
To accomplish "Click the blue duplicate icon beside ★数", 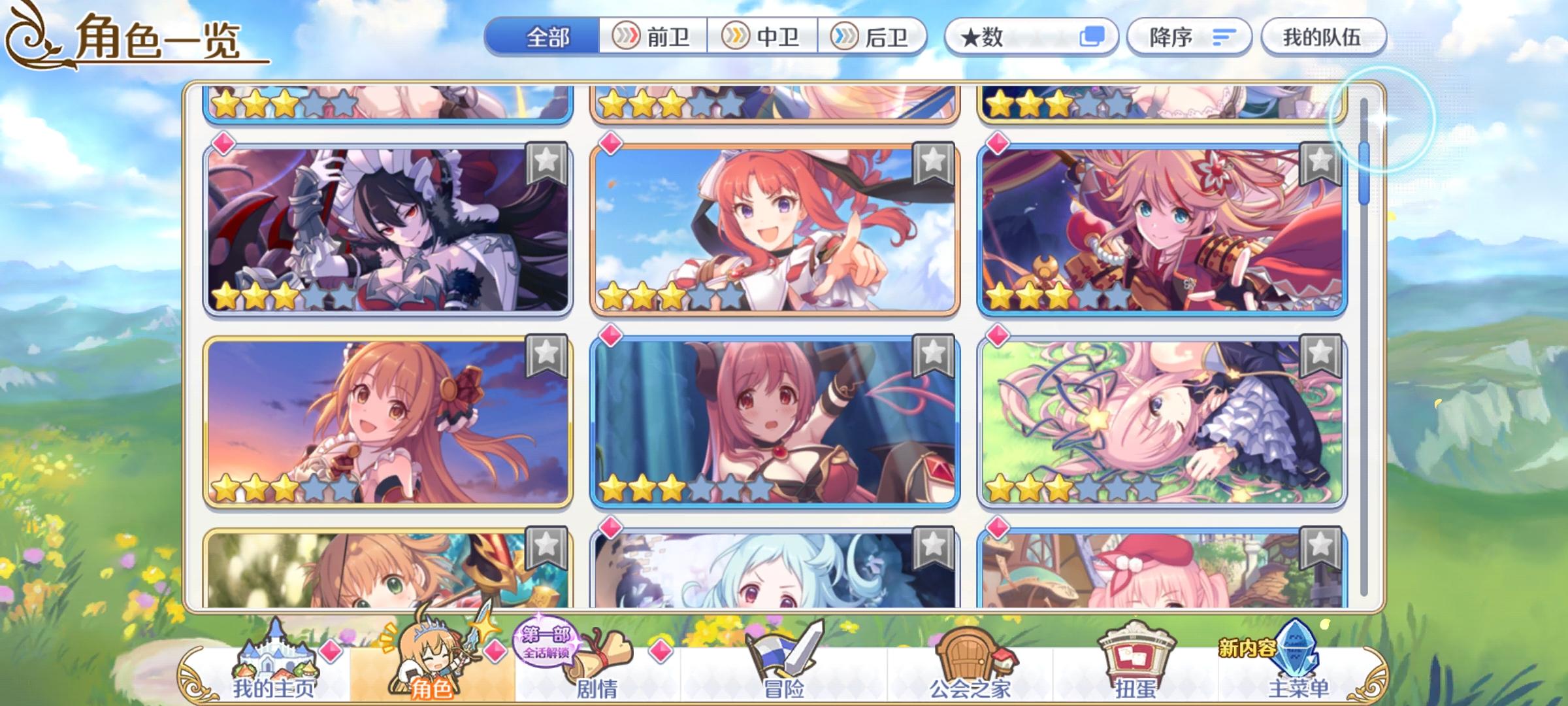I will (x=1096, y=37).
